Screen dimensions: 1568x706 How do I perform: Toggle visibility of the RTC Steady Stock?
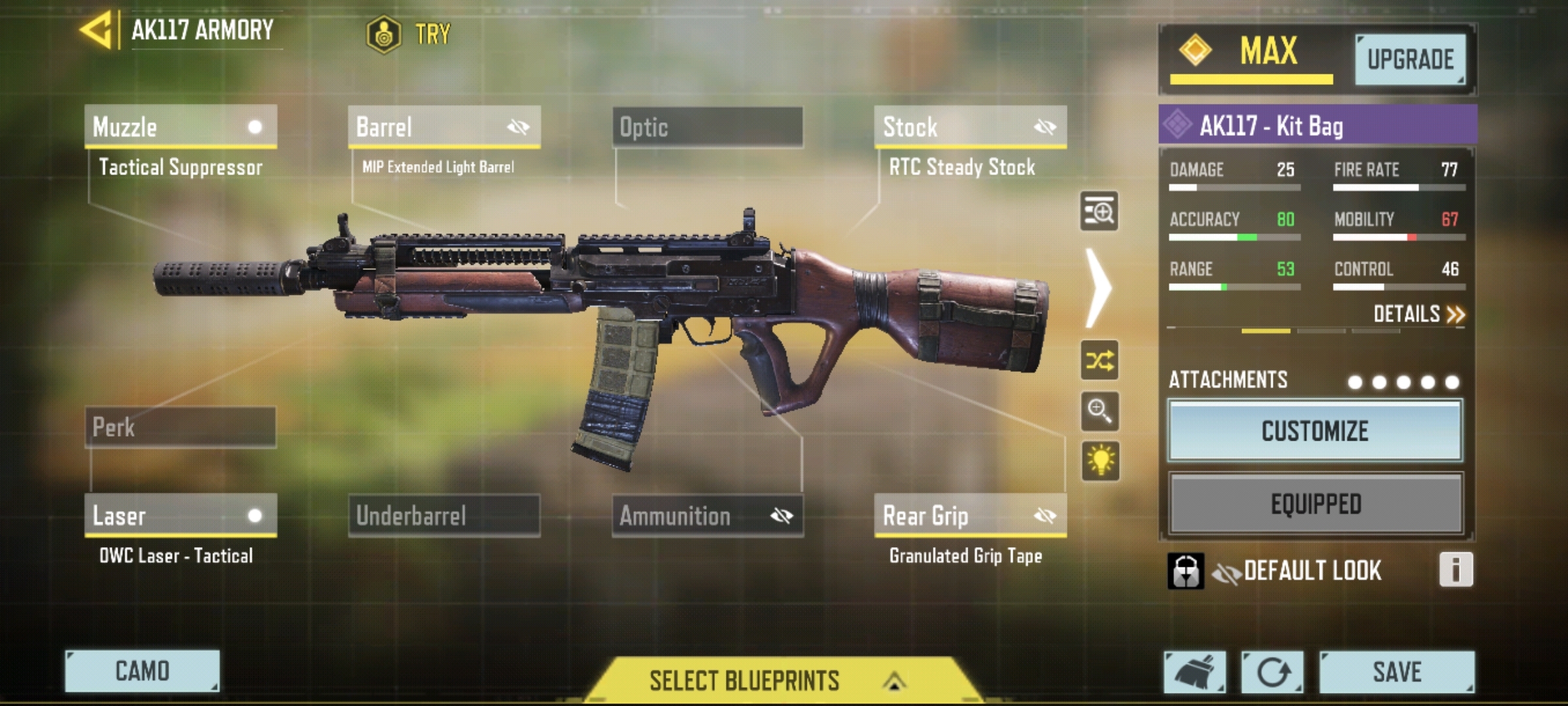pyautogui.click(x=1046, y=127)
